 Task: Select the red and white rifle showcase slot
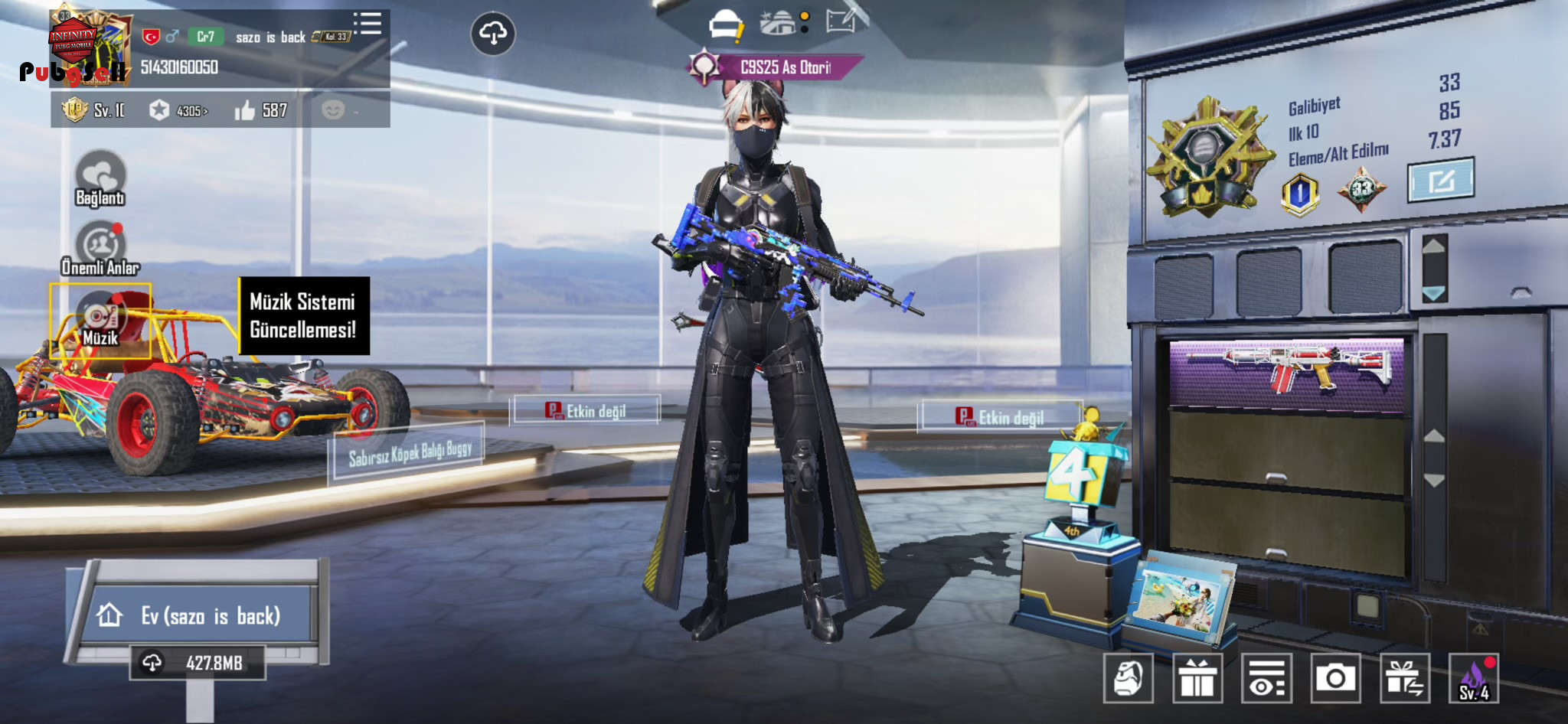click(1287, 372)
